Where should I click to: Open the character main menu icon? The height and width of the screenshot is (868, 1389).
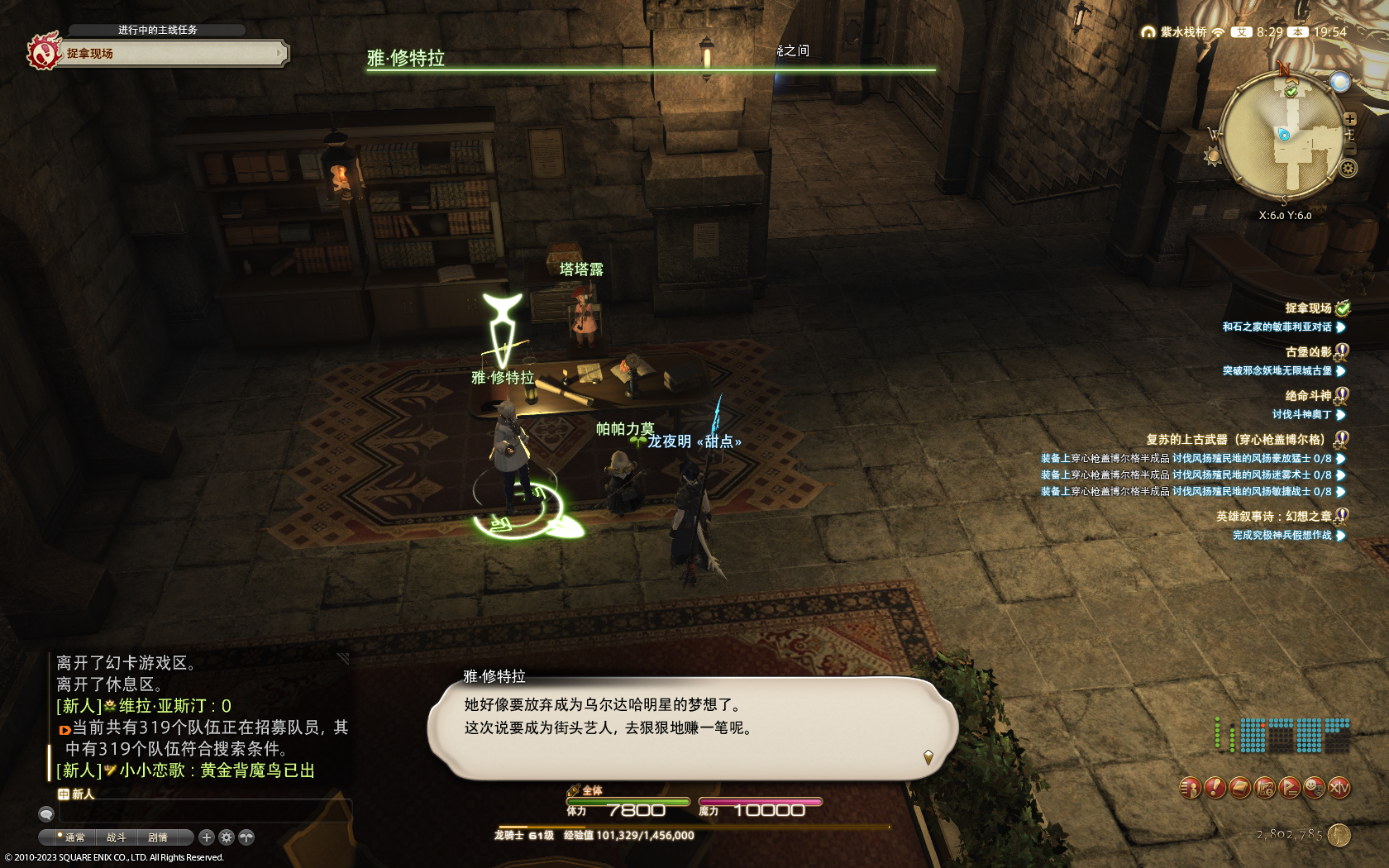tap(1190, 788)
